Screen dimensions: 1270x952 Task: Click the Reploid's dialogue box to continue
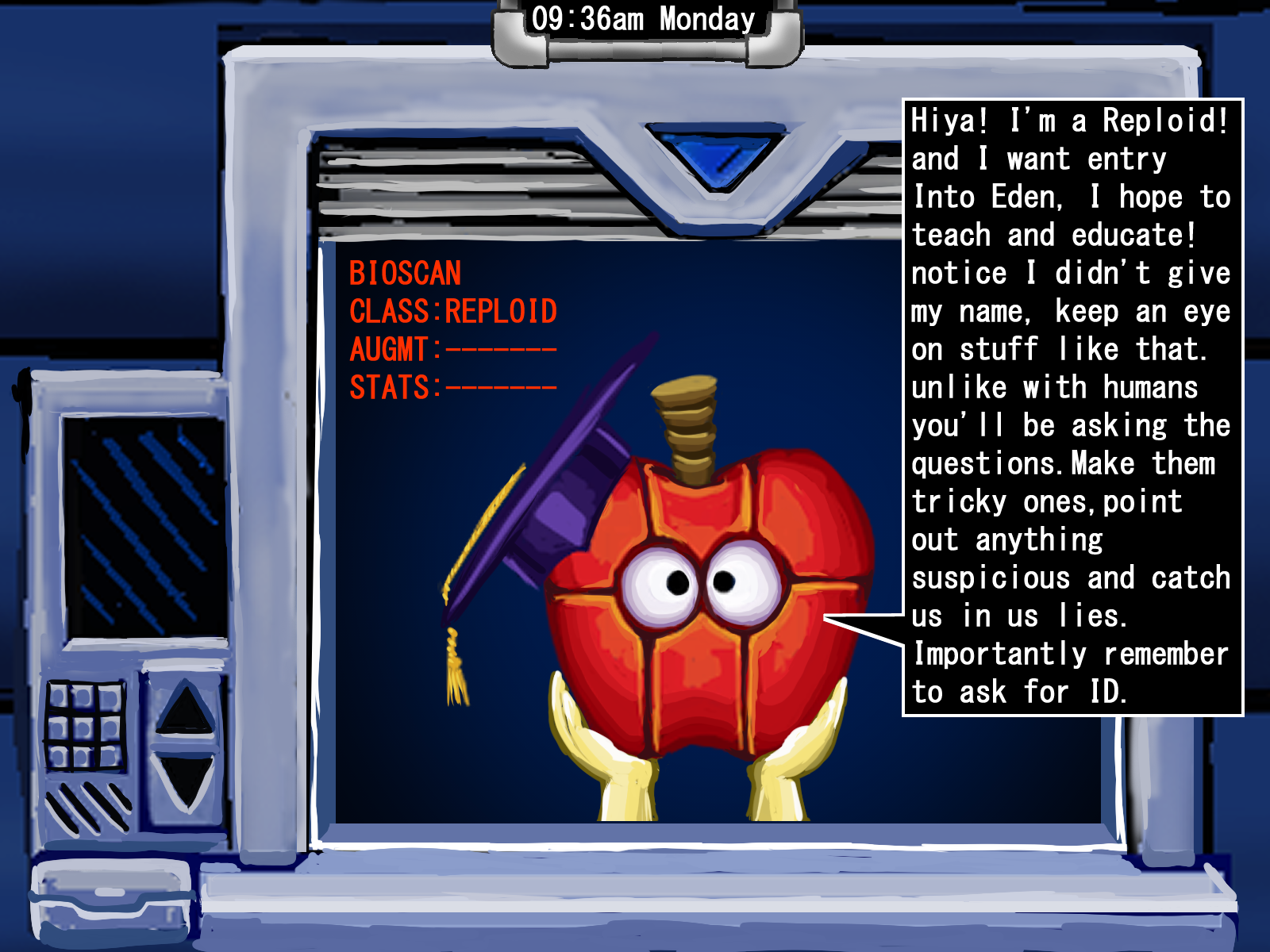pos(1072,408)
